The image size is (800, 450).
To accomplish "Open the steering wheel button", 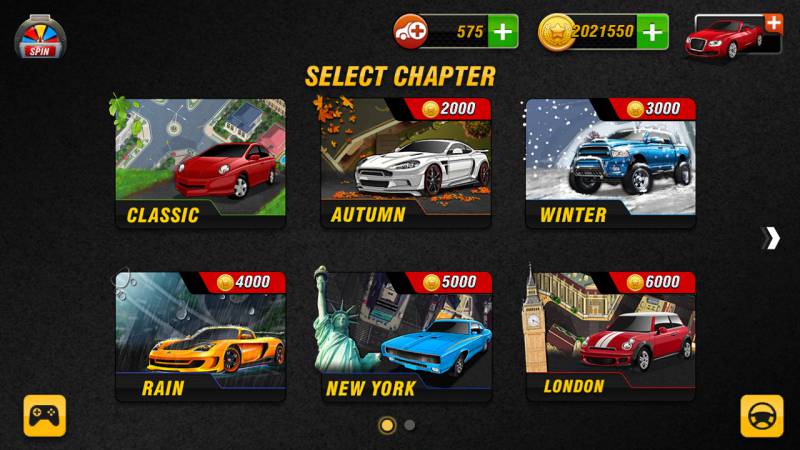I will pos(761,415).
